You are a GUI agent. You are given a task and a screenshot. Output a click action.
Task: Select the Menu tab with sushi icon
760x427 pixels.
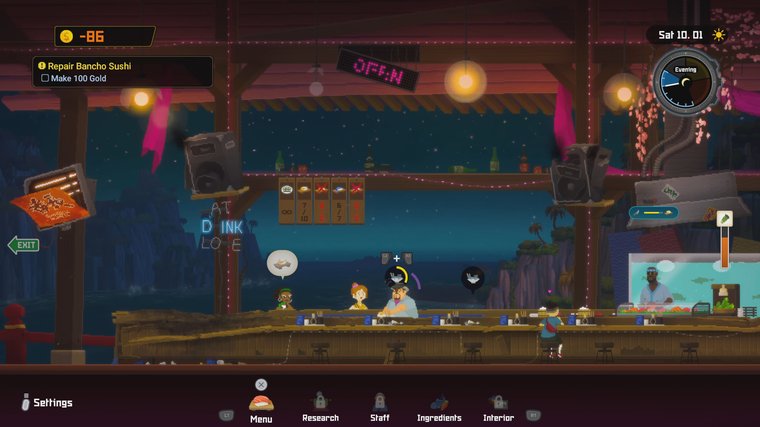pyautogui.click(x=261, y=406)
